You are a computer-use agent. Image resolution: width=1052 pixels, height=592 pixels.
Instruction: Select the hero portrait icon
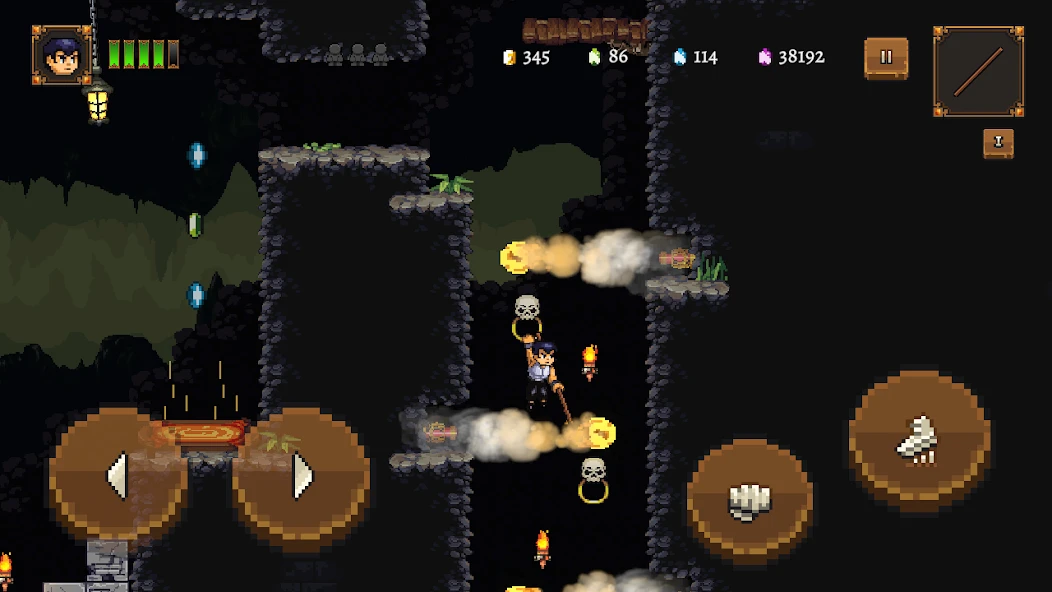62,55
